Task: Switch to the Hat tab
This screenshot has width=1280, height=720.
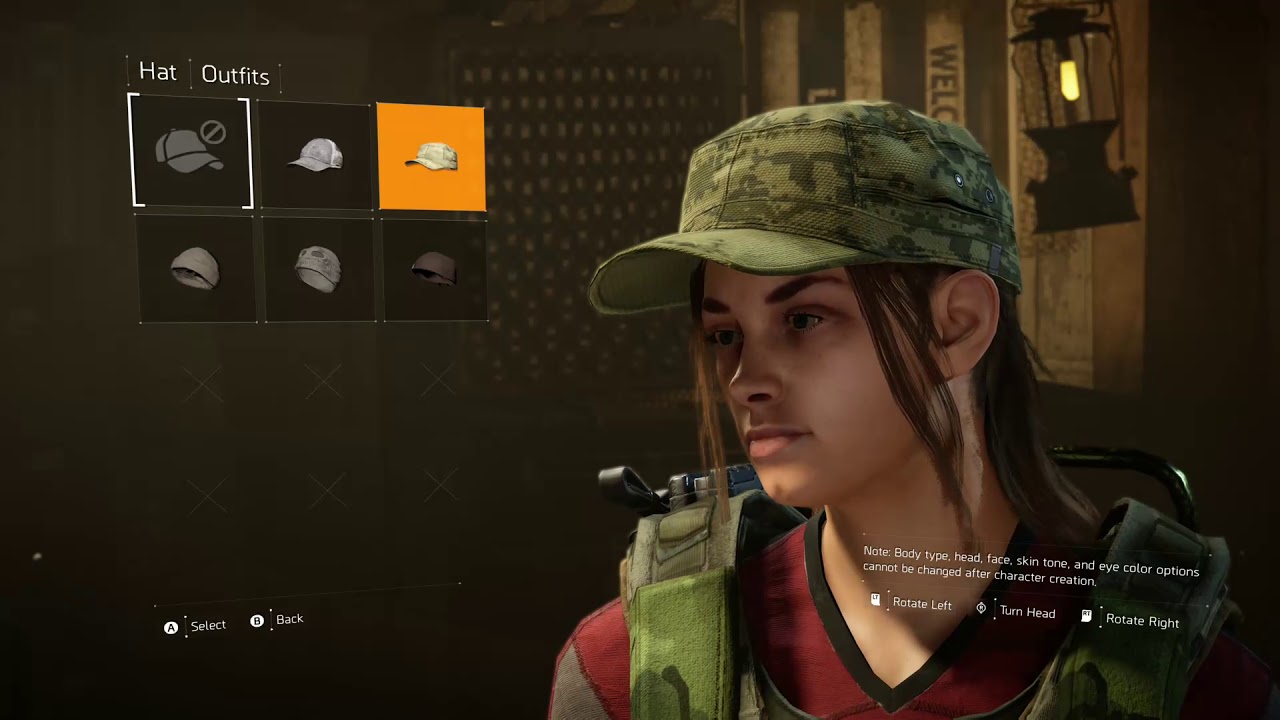Action: [157, 72]
